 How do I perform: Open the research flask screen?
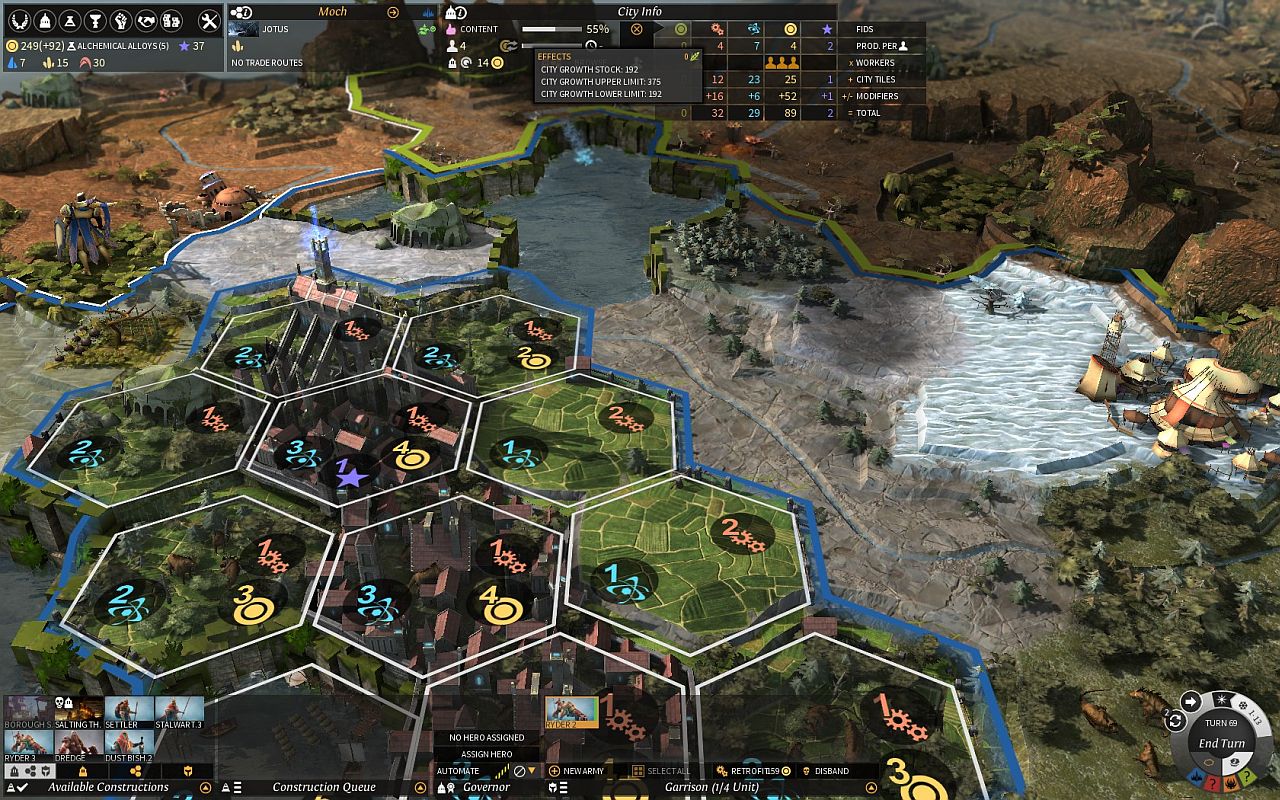pyautogui.click(x=70, y=20)
